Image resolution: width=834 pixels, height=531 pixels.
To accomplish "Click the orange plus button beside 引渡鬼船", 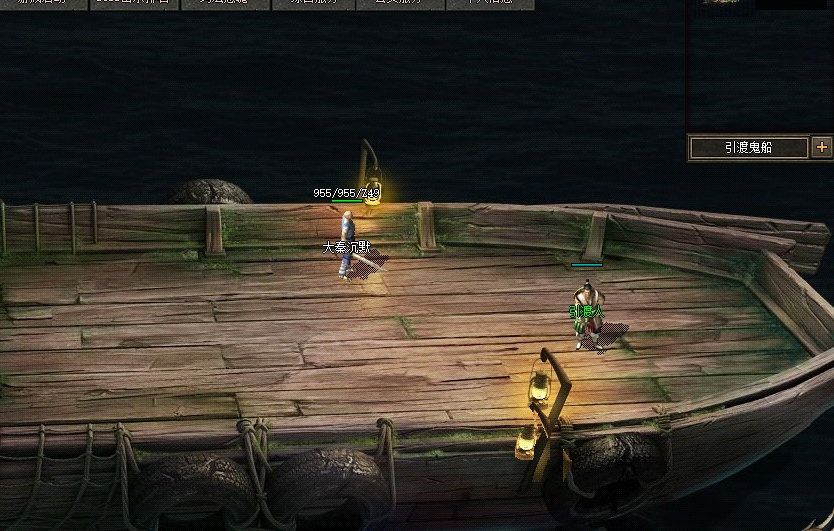I will tap(822, 147).
